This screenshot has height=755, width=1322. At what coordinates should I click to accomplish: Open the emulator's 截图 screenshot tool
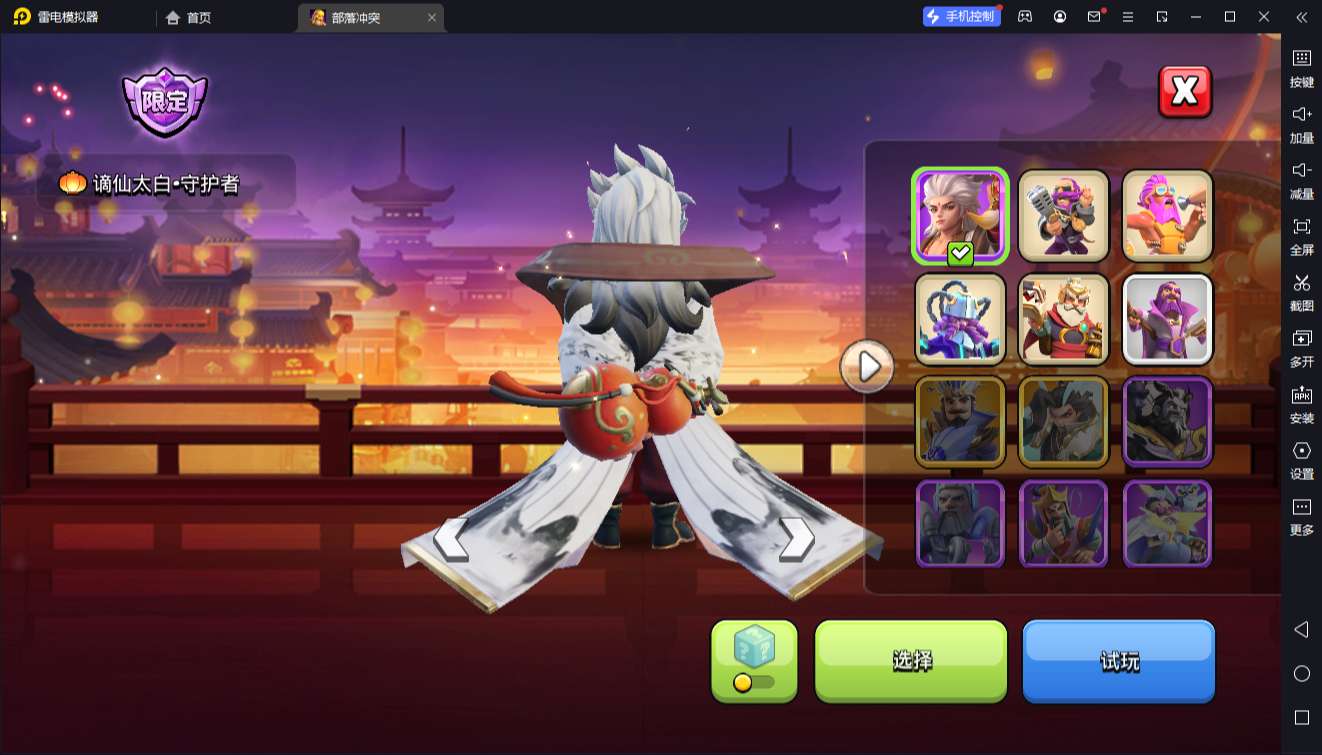point(1301,291)
